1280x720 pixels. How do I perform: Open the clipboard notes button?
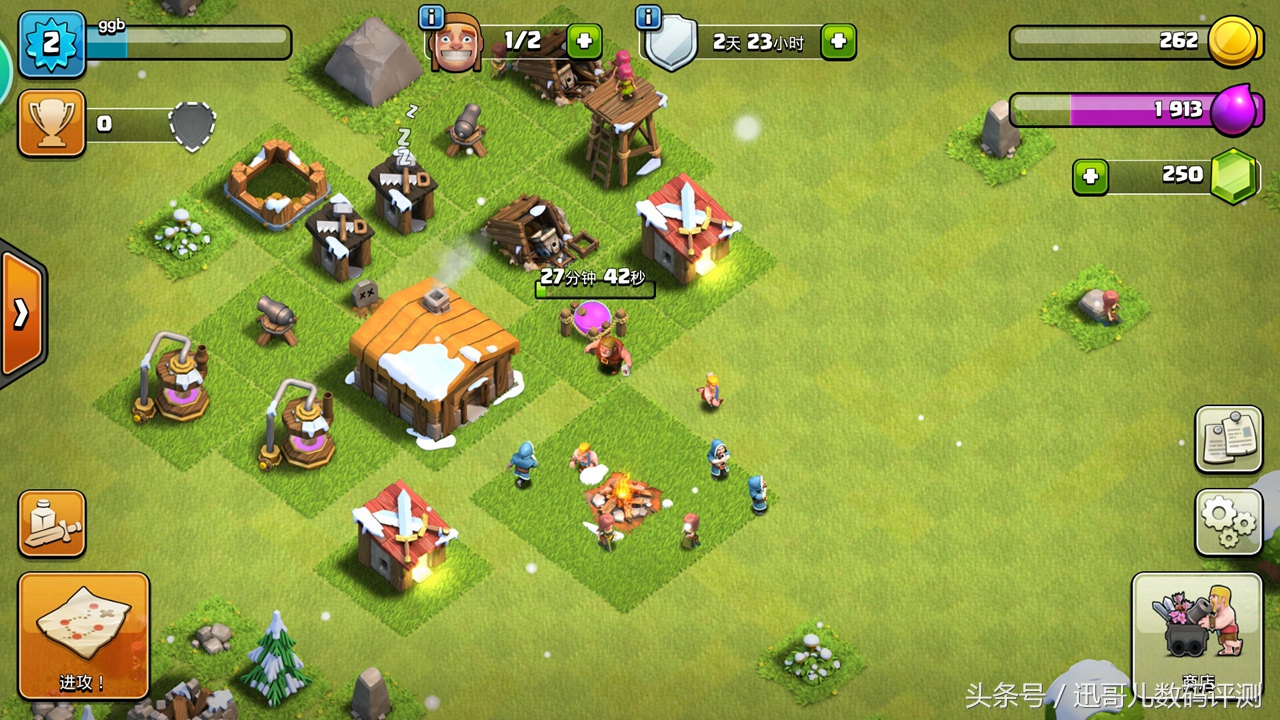coord(1228,439)
